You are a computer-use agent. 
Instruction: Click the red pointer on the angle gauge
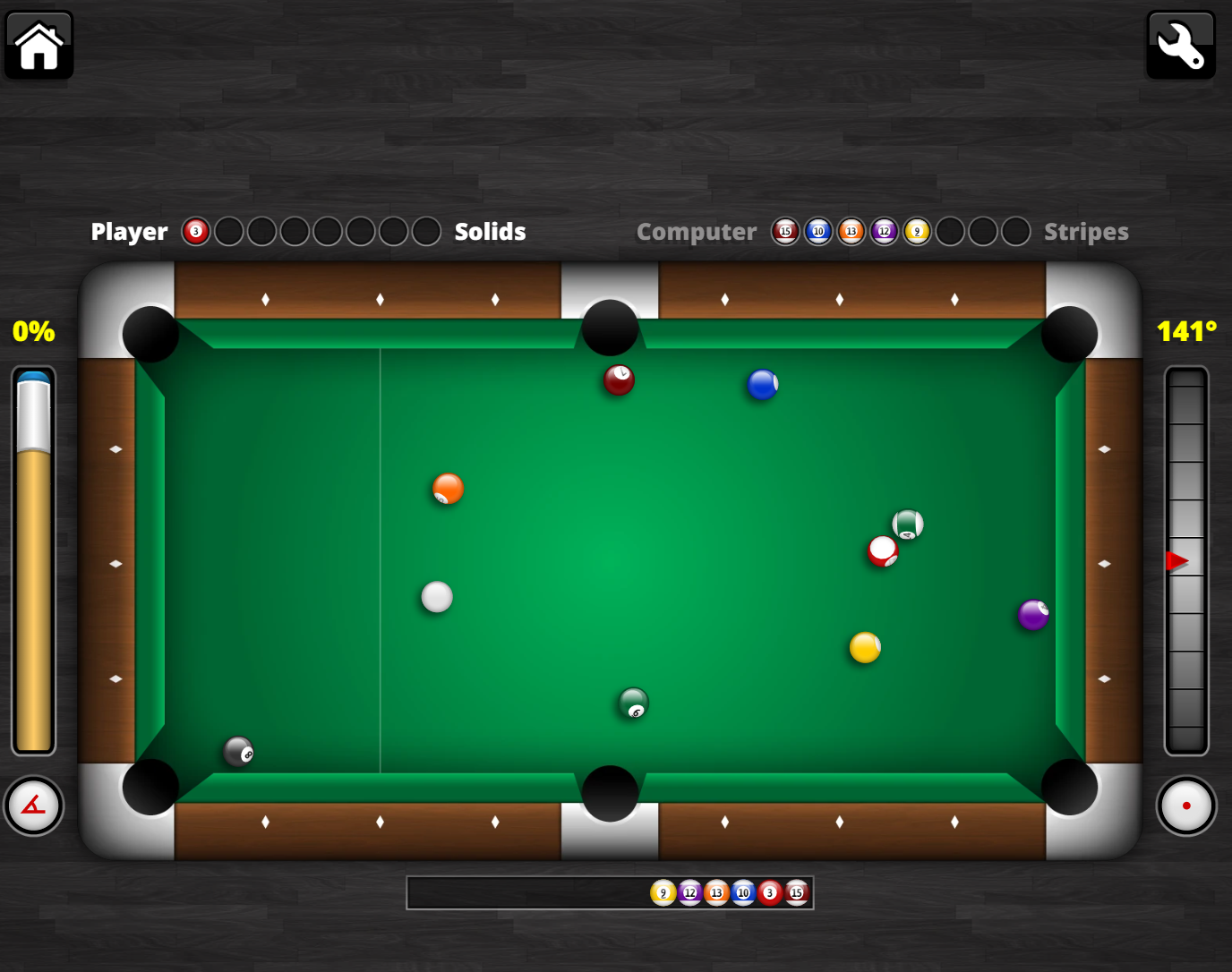1178,562
